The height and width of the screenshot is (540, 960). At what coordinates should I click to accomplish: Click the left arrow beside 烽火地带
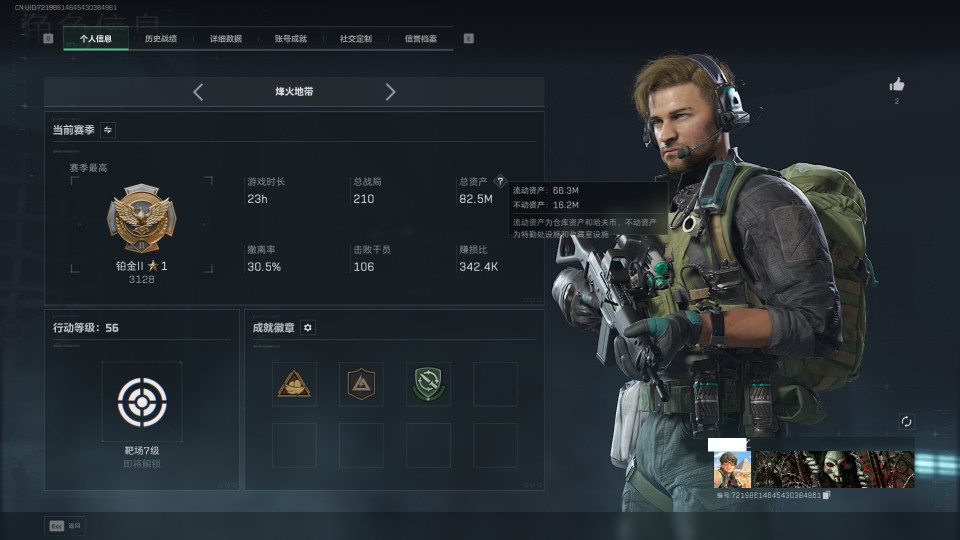198,92
